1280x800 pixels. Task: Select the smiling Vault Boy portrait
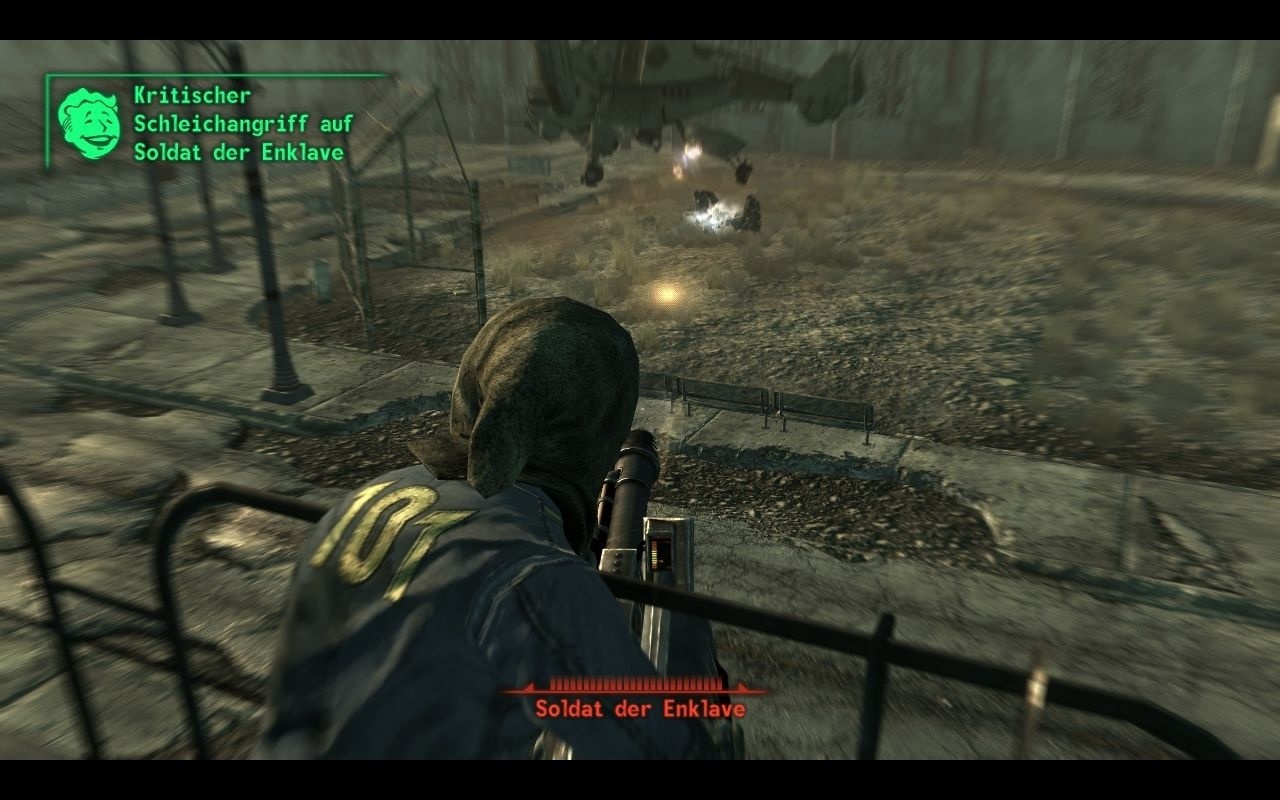88,122
